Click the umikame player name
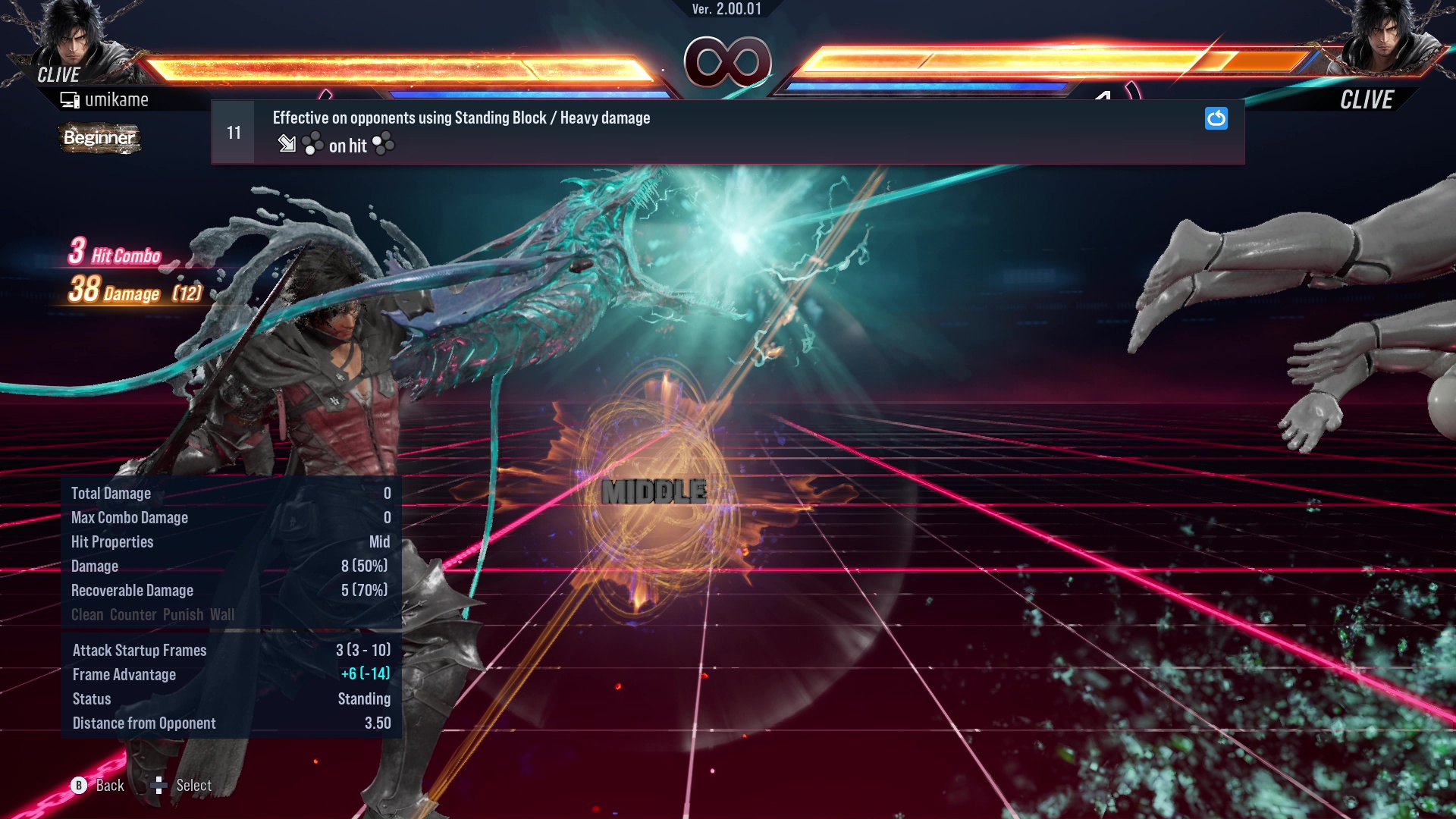The height and width of the screenshot is (819, 1456). (118, 99)
